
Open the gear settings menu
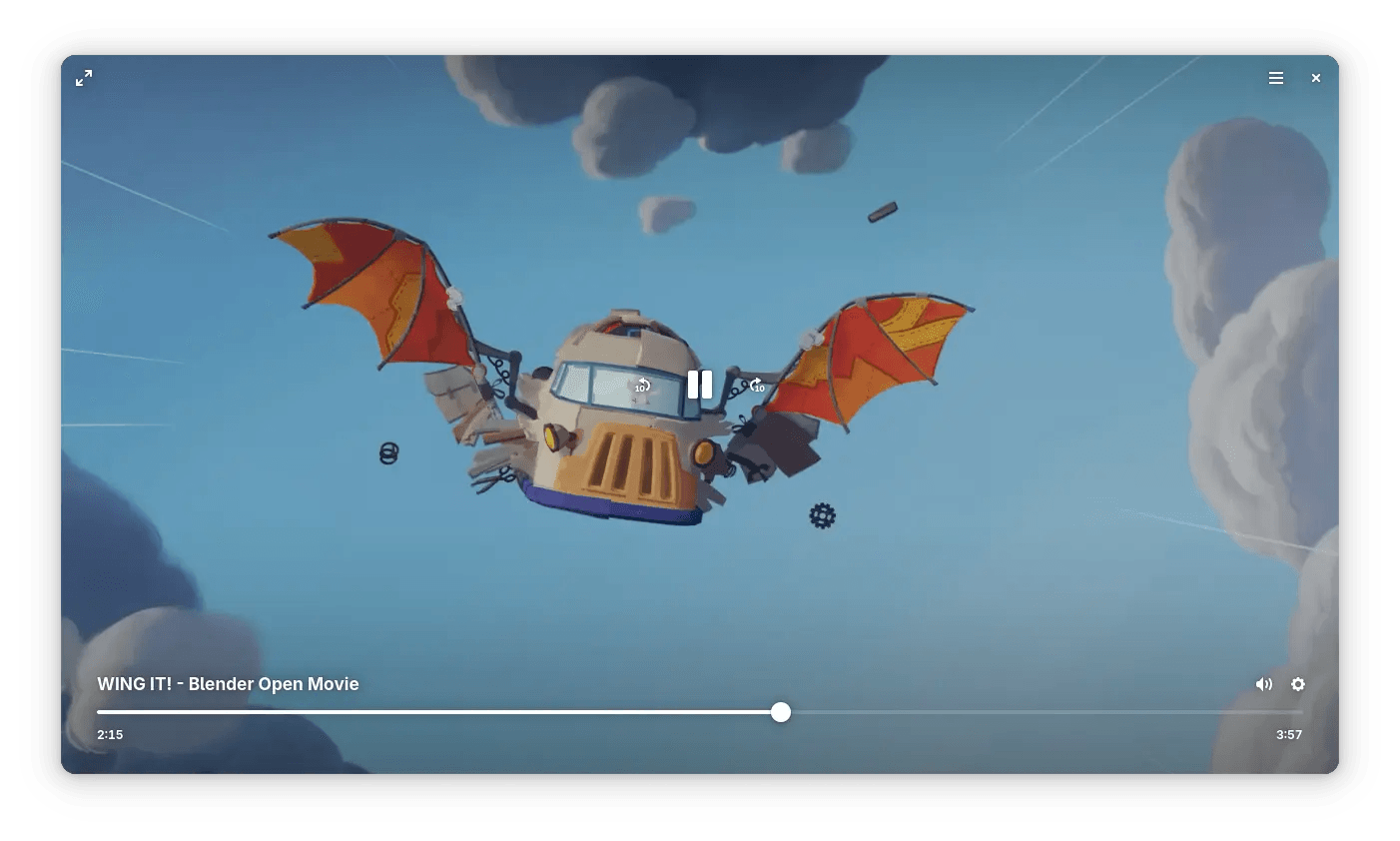pyautogui.click(x=1298, y=684)
